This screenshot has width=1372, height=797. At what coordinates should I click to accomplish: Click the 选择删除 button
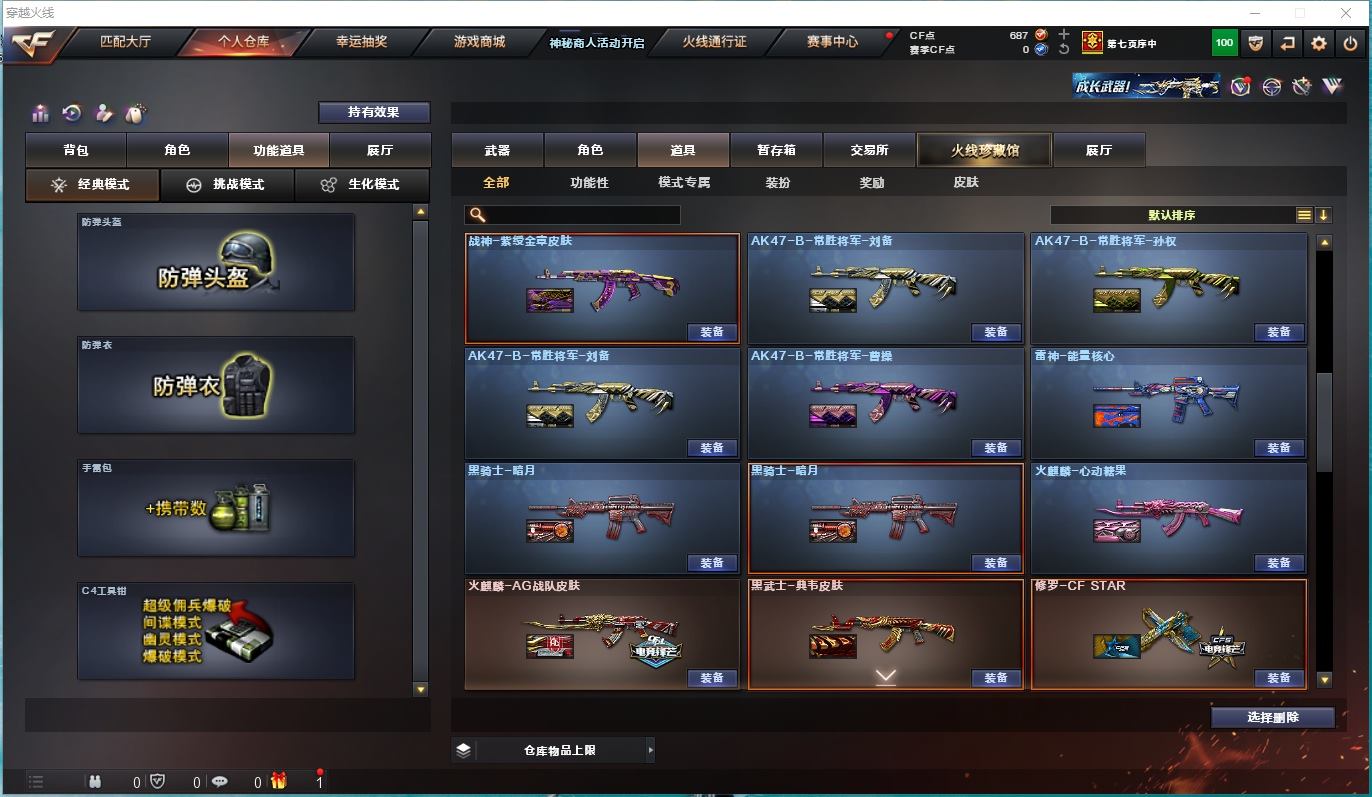coord(1273,717)
